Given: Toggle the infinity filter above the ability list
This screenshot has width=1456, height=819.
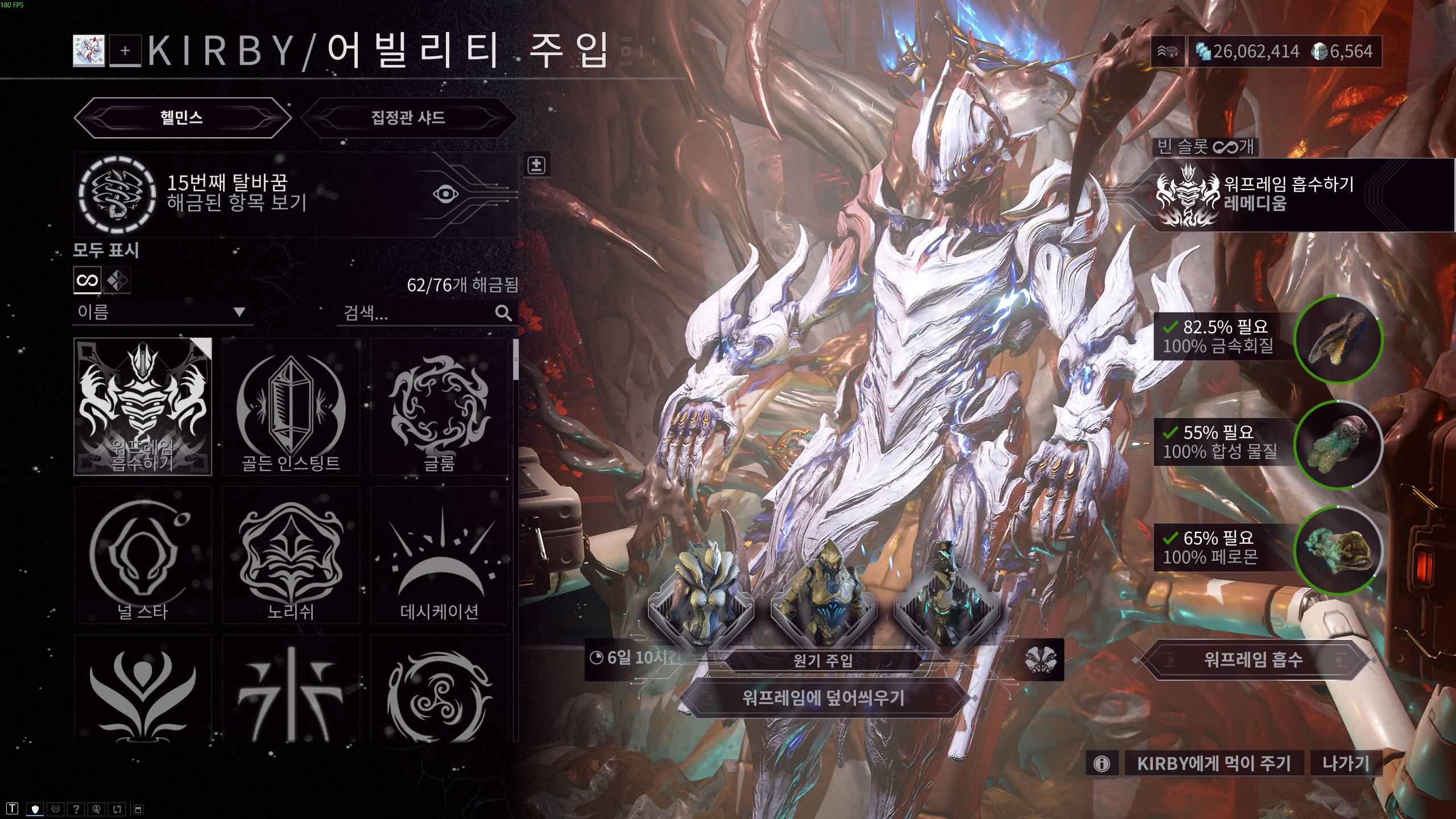Looking at the screenshot, I should 86,280.
